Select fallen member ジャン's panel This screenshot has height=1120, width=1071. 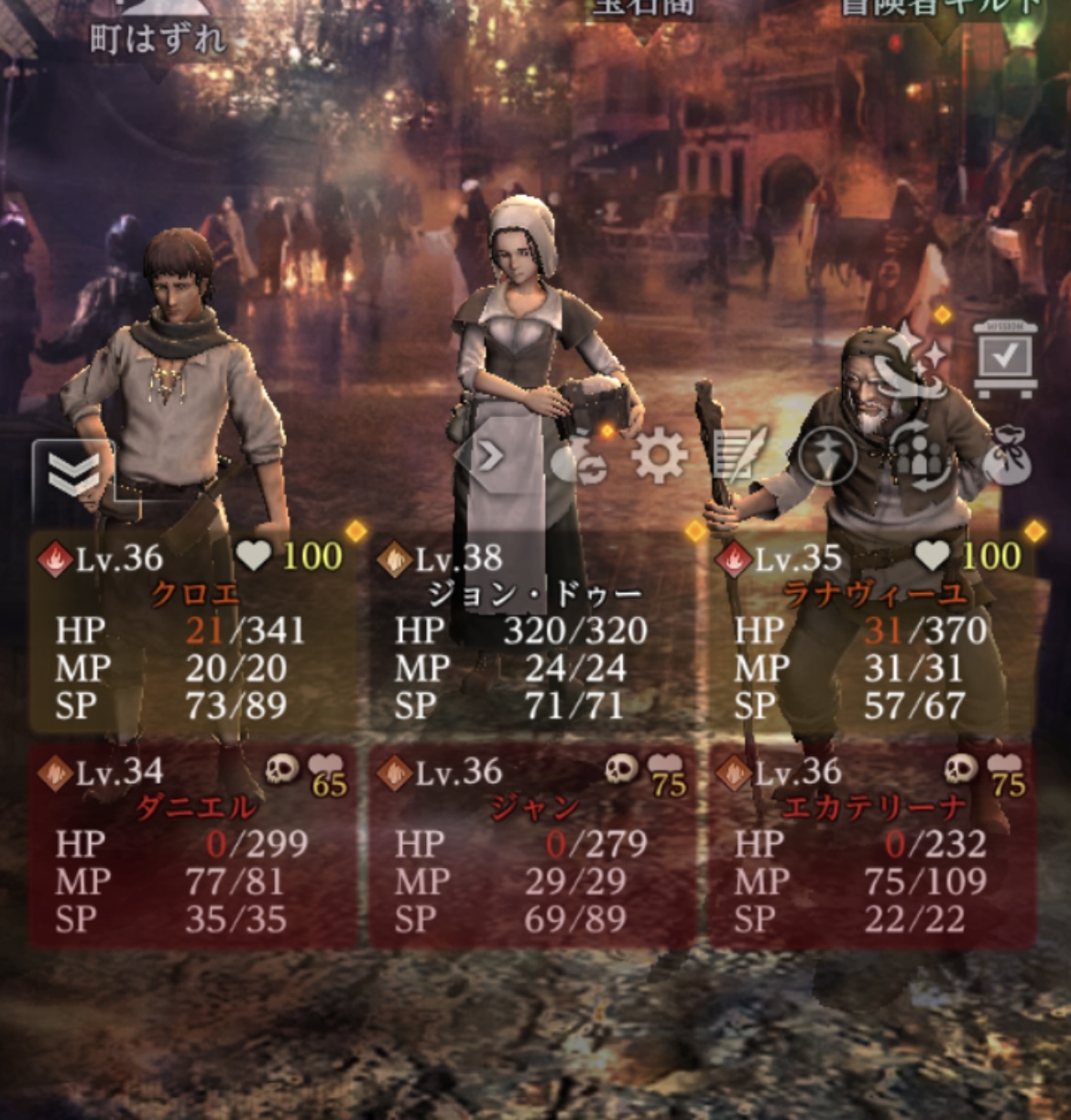coord(533,845)
